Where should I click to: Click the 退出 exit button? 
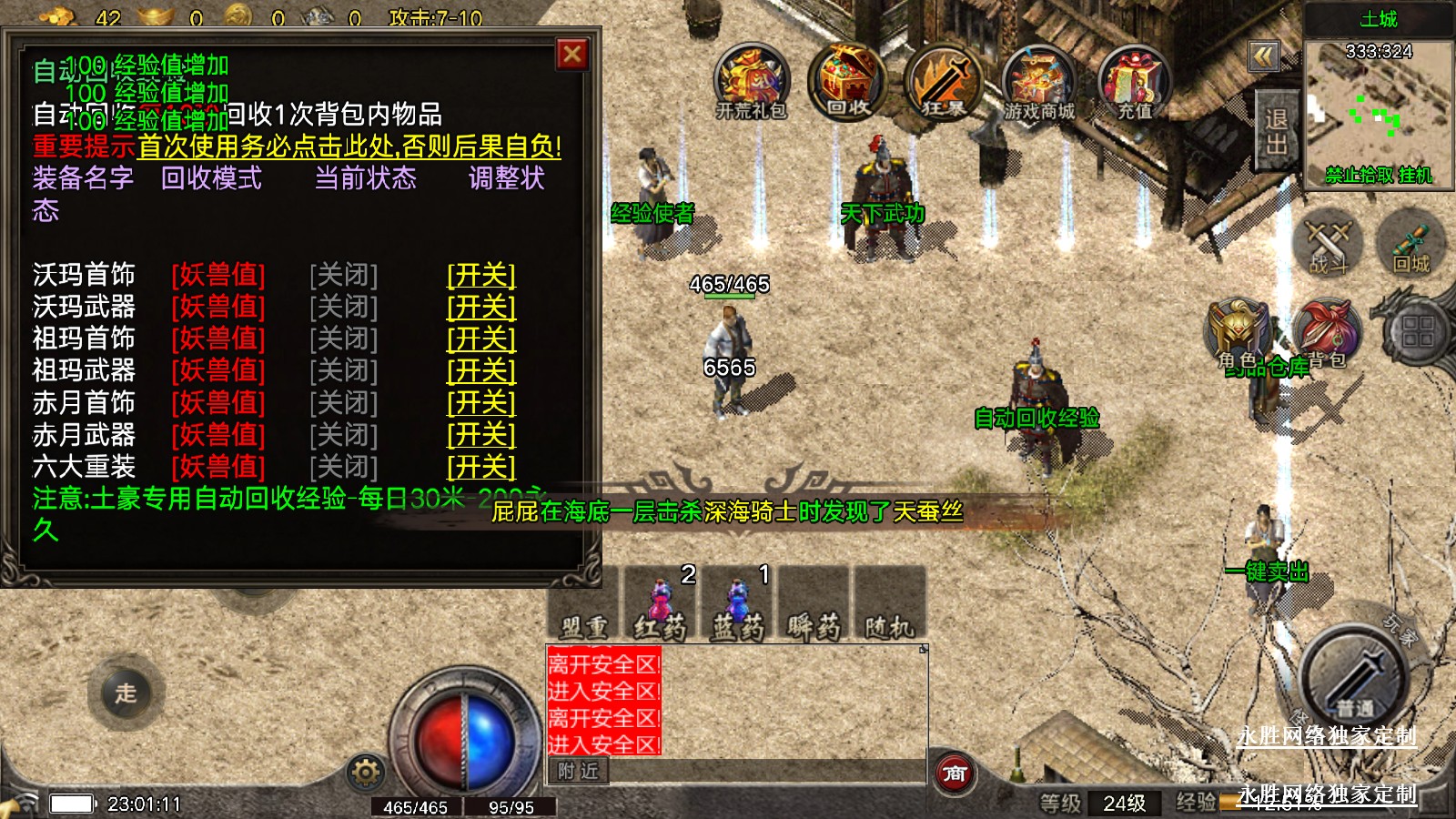point(1275,132)
